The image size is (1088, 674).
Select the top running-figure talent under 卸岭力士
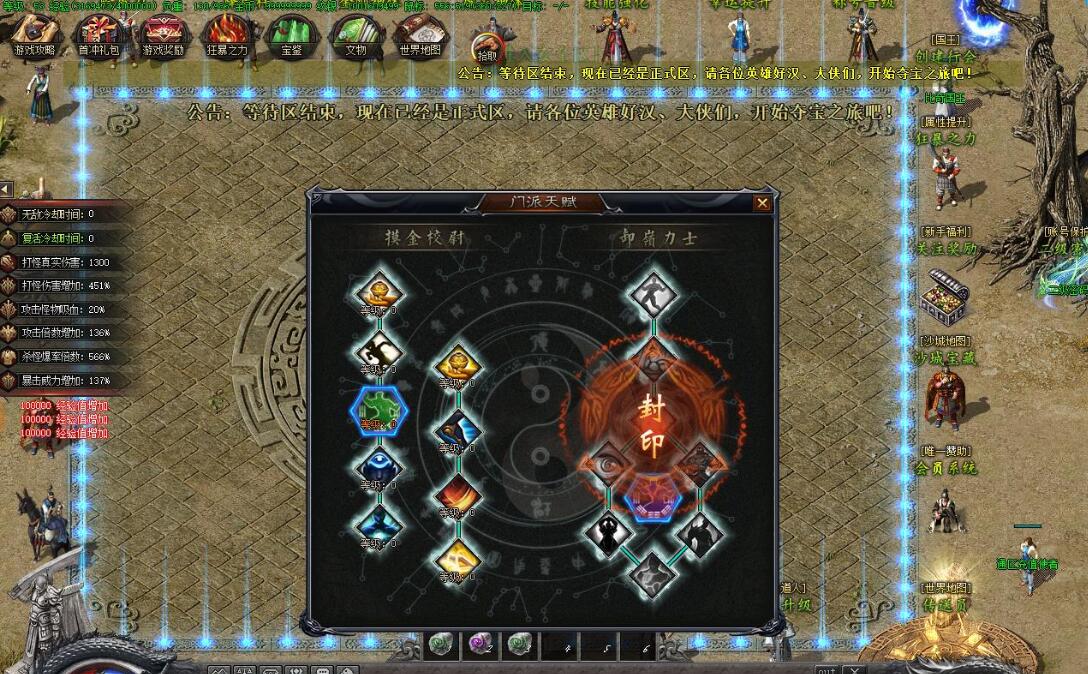click(x=653, y=294)
